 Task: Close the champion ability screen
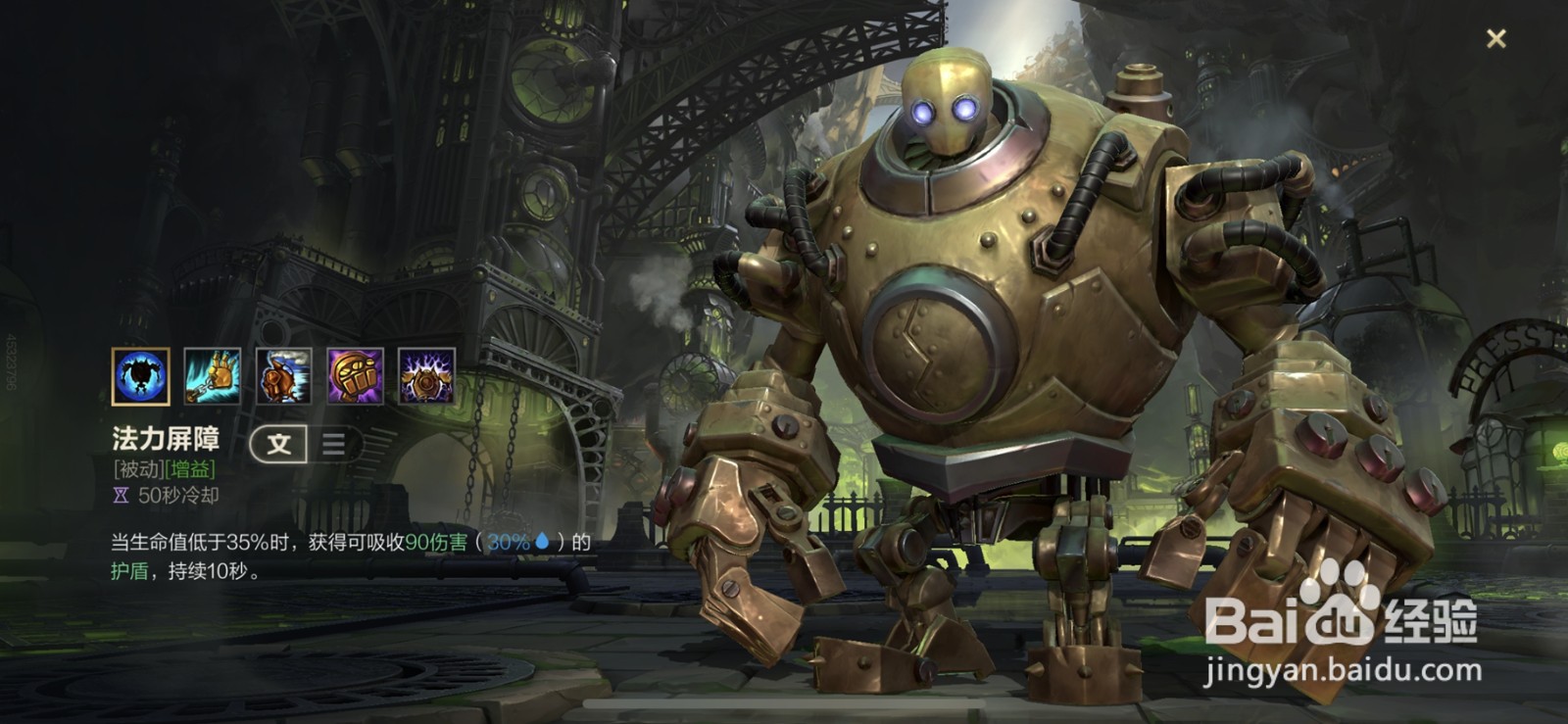(1495, 39)
